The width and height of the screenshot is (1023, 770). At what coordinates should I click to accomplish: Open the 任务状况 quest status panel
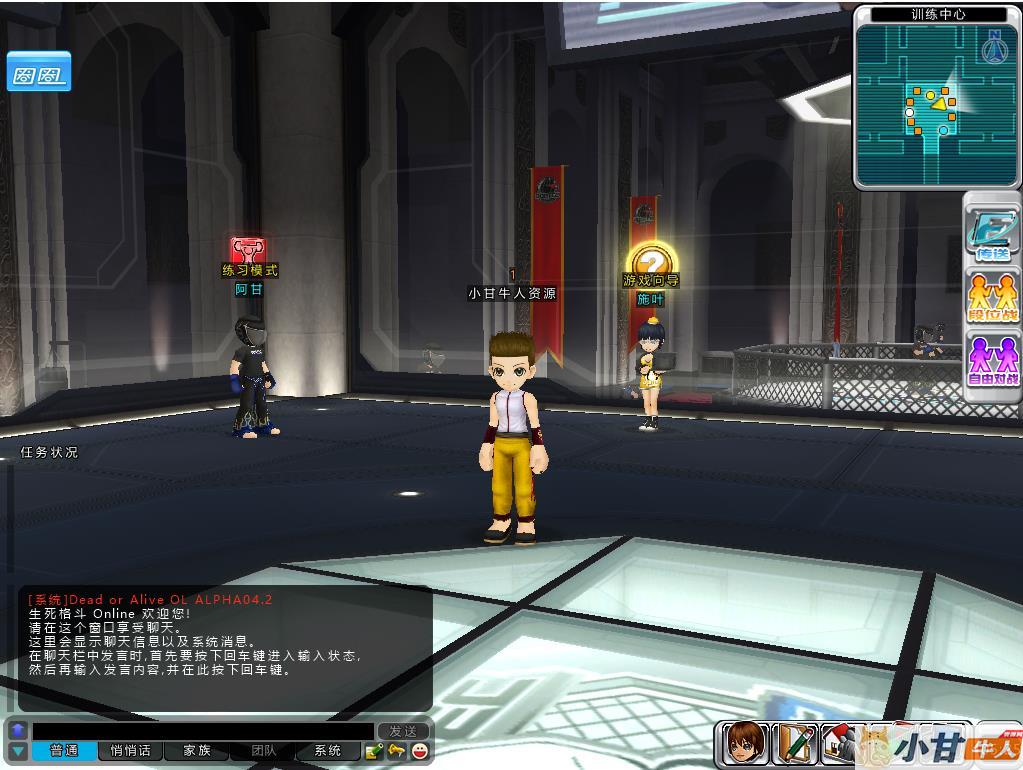tap(49, 453)
